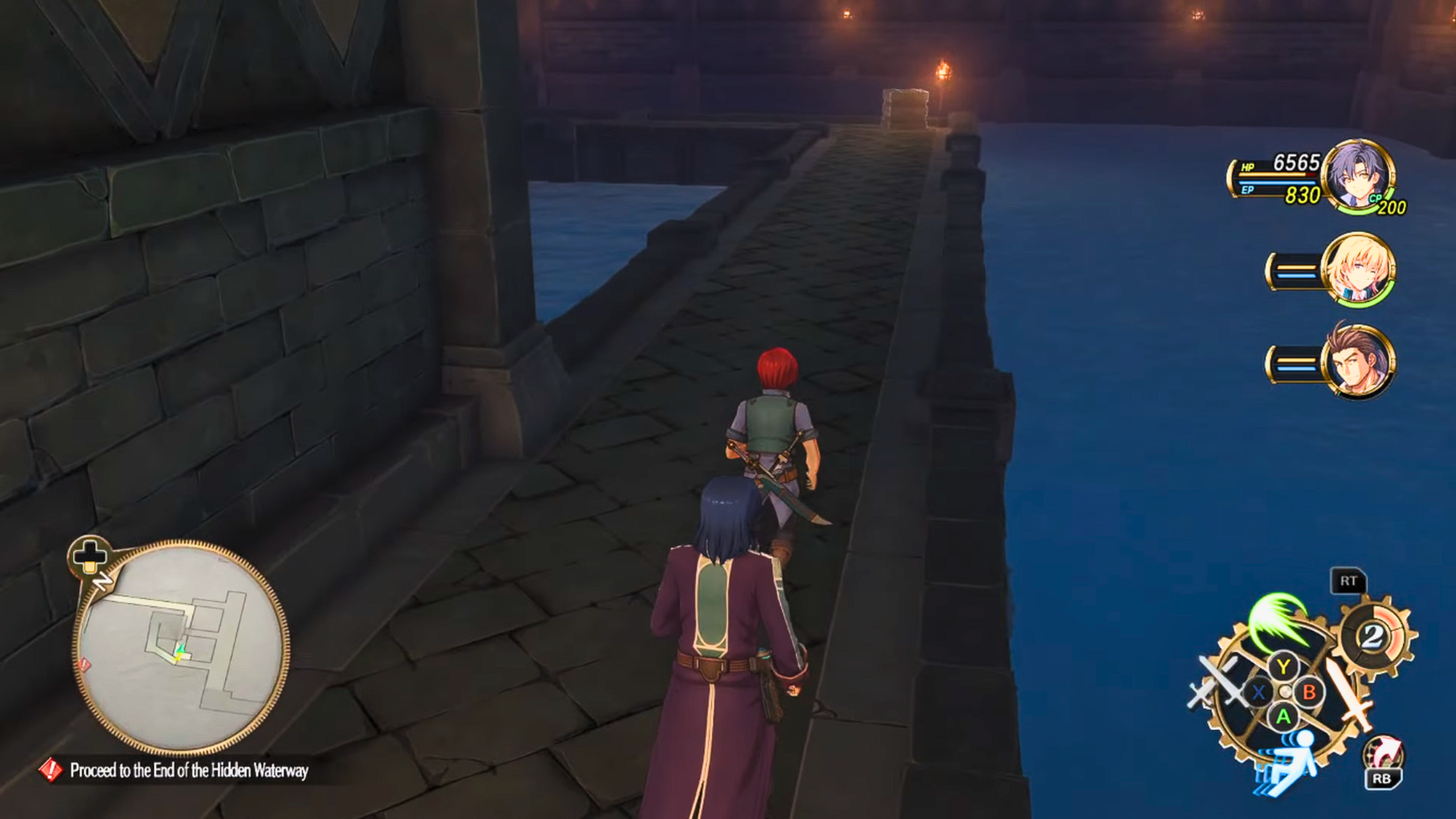Image resolution: width=1456 pixels, height=819 pixels.
Task: Toggle the B face button on the wheel
Action: (x=1310, y=692)
